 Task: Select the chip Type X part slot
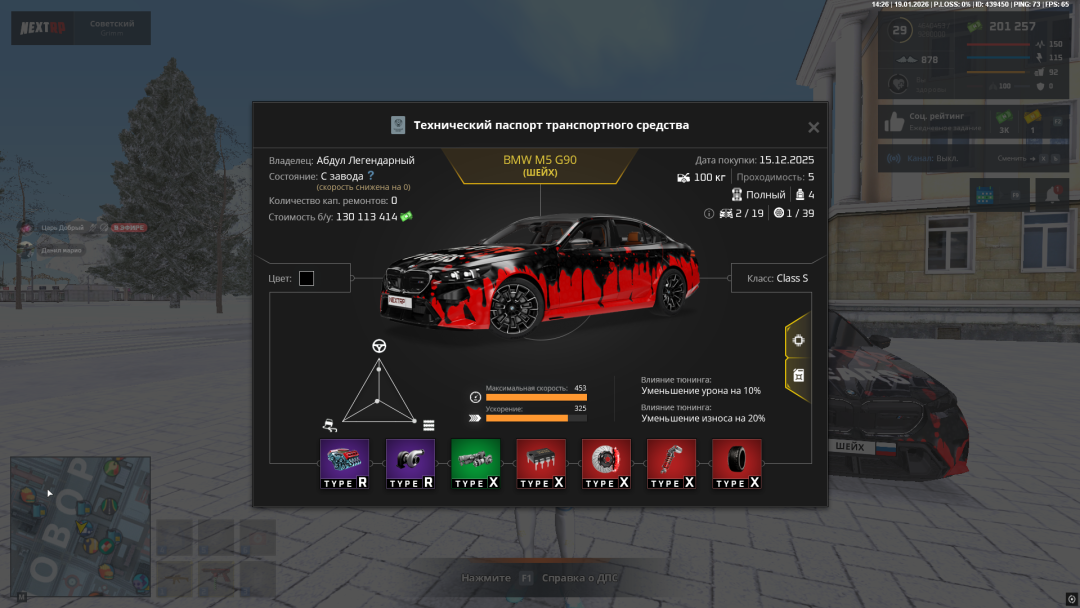click(x=540, y=463)
